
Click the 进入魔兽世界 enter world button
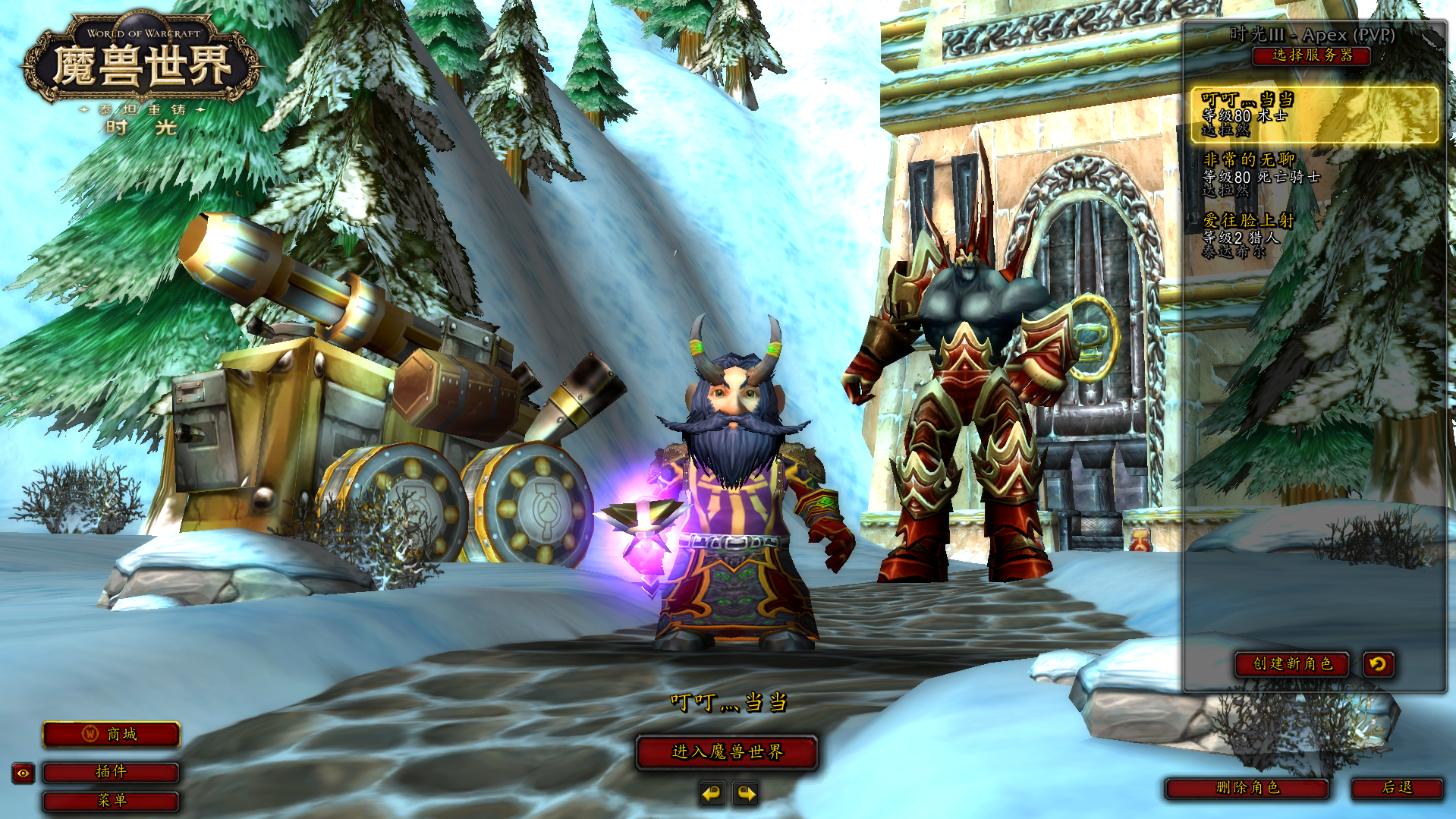pyautogui.click(x=727, y=752)
